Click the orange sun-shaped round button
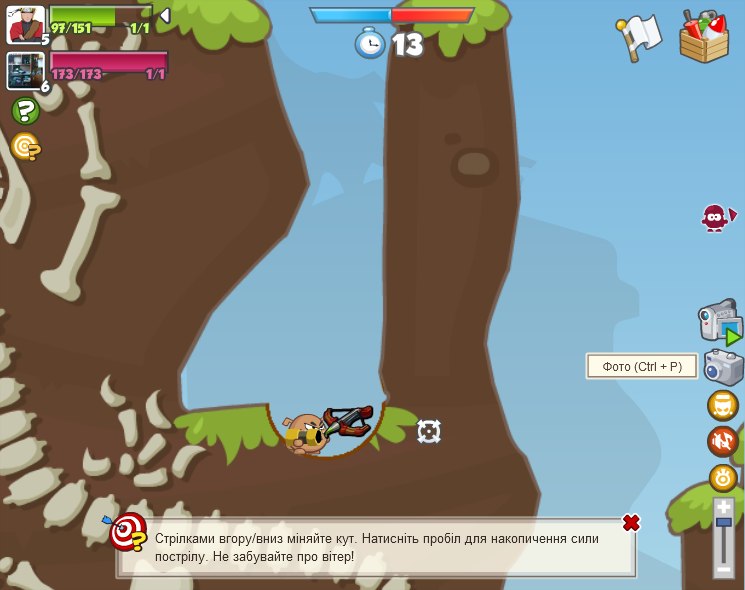745x590 pixels. coord(723,477)
